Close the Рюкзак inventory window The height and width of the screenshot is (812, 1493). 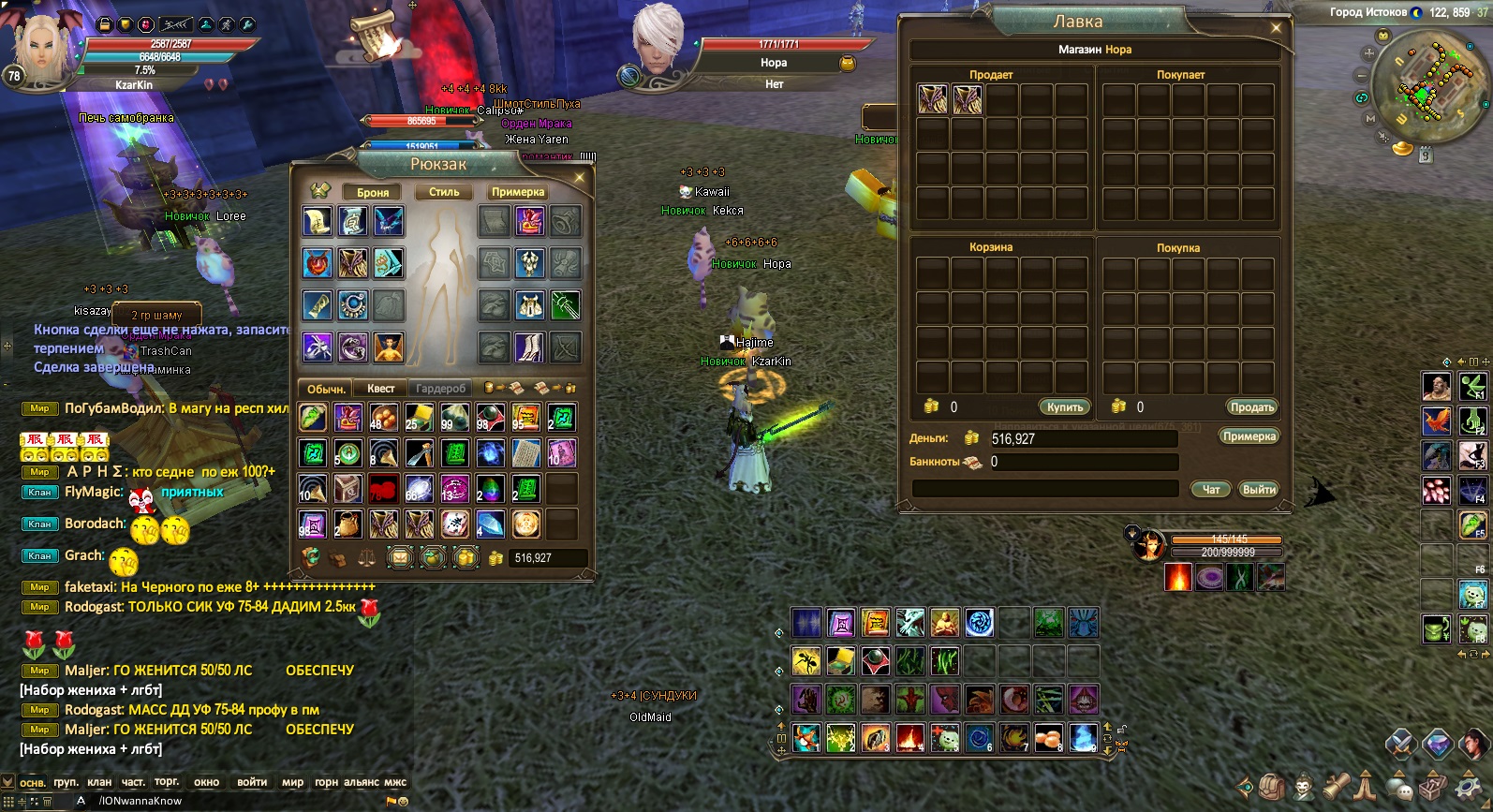click(579, 177)
